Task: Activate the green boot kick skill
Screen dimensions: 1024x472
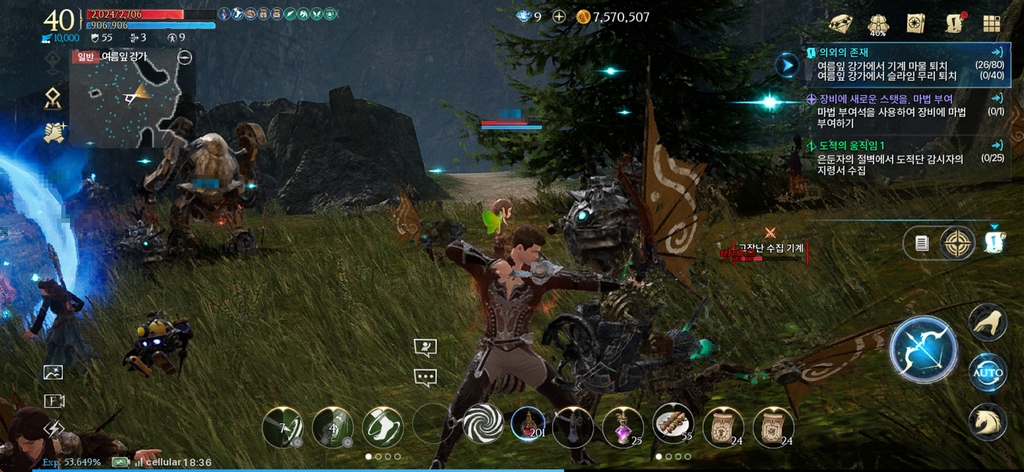Action: point(382,427)
